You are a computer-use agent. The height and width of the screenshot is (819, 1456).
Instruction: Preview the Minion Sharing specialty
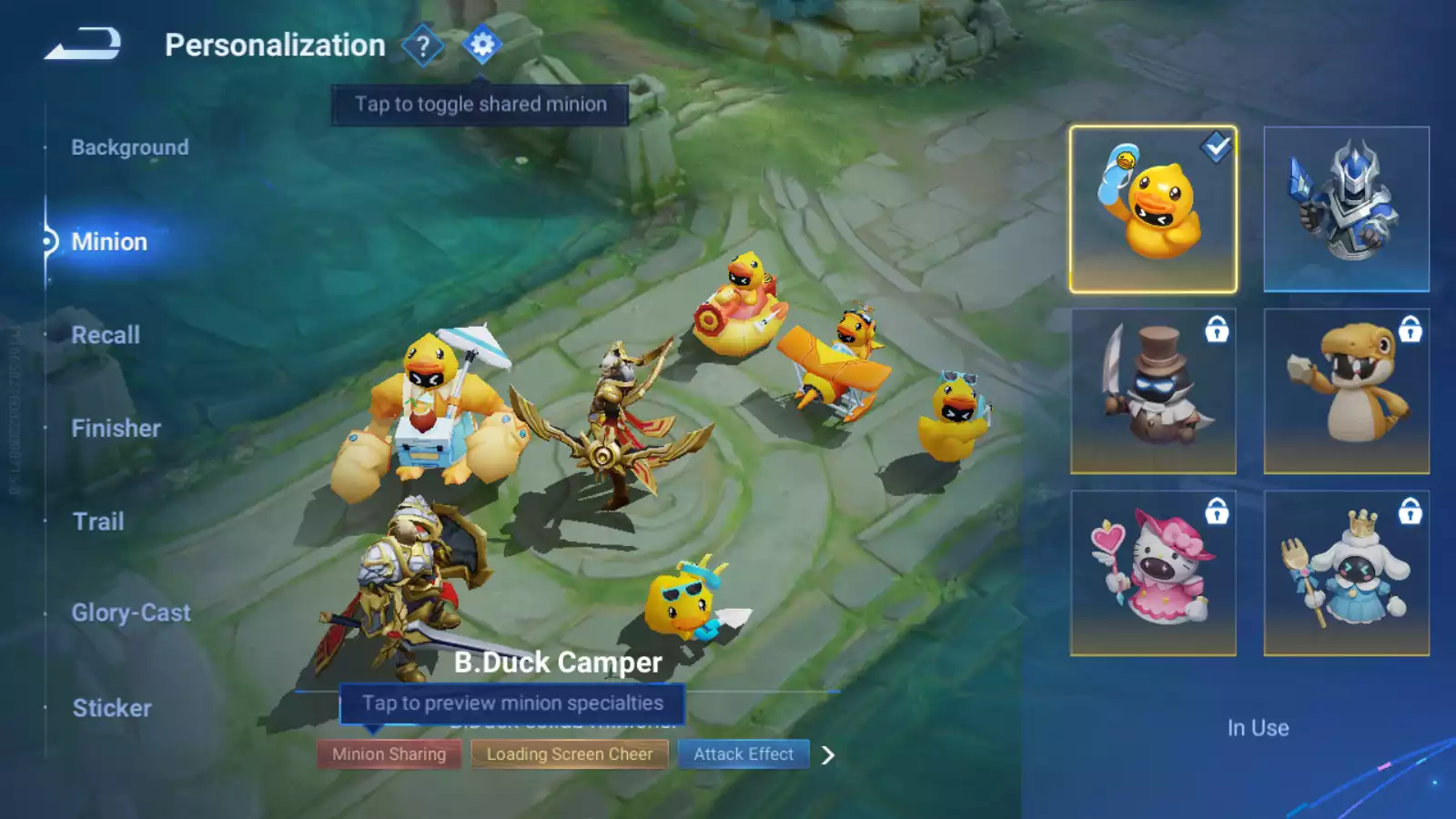tap(389, 754)
